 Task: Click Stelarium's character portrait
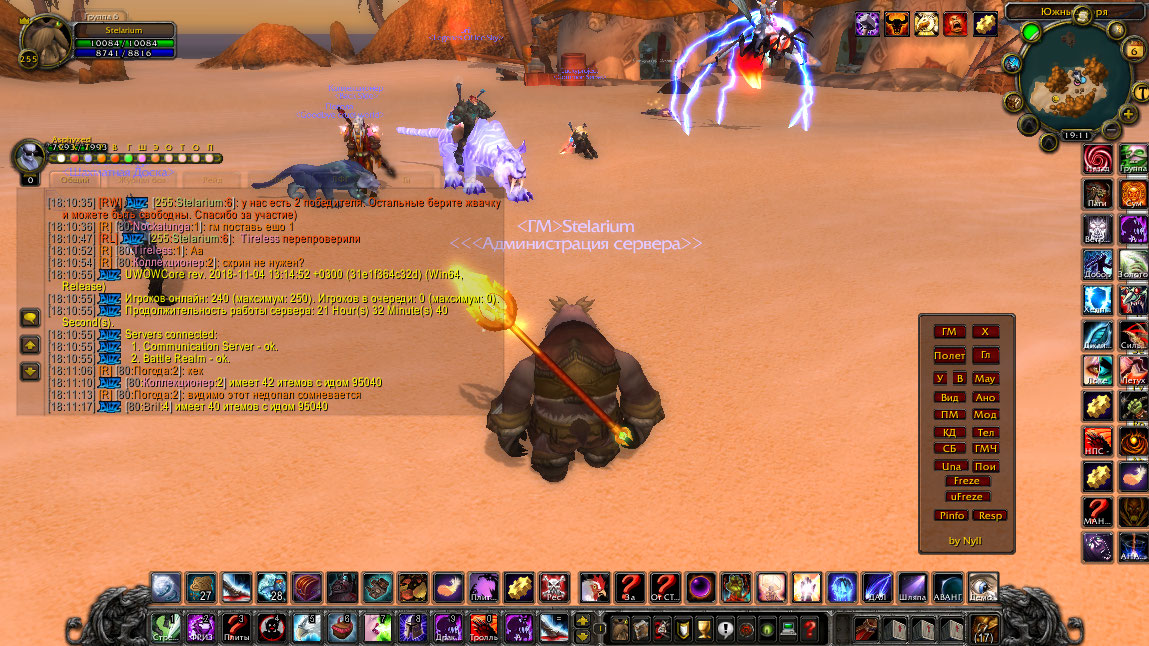pyautogui.click(x=45, y=43)
